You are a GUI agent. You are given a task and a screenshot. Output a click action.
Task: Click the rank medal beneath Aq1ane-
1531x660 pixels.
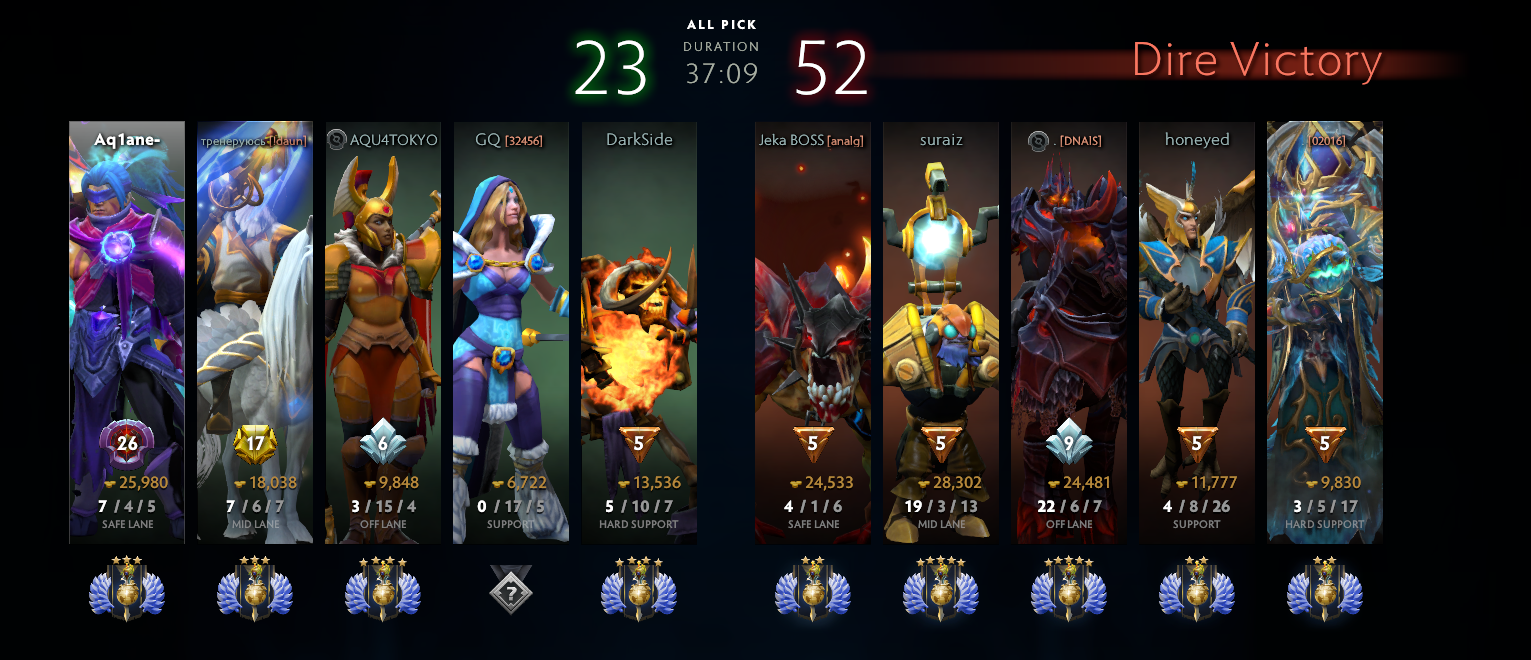[127, 590]
